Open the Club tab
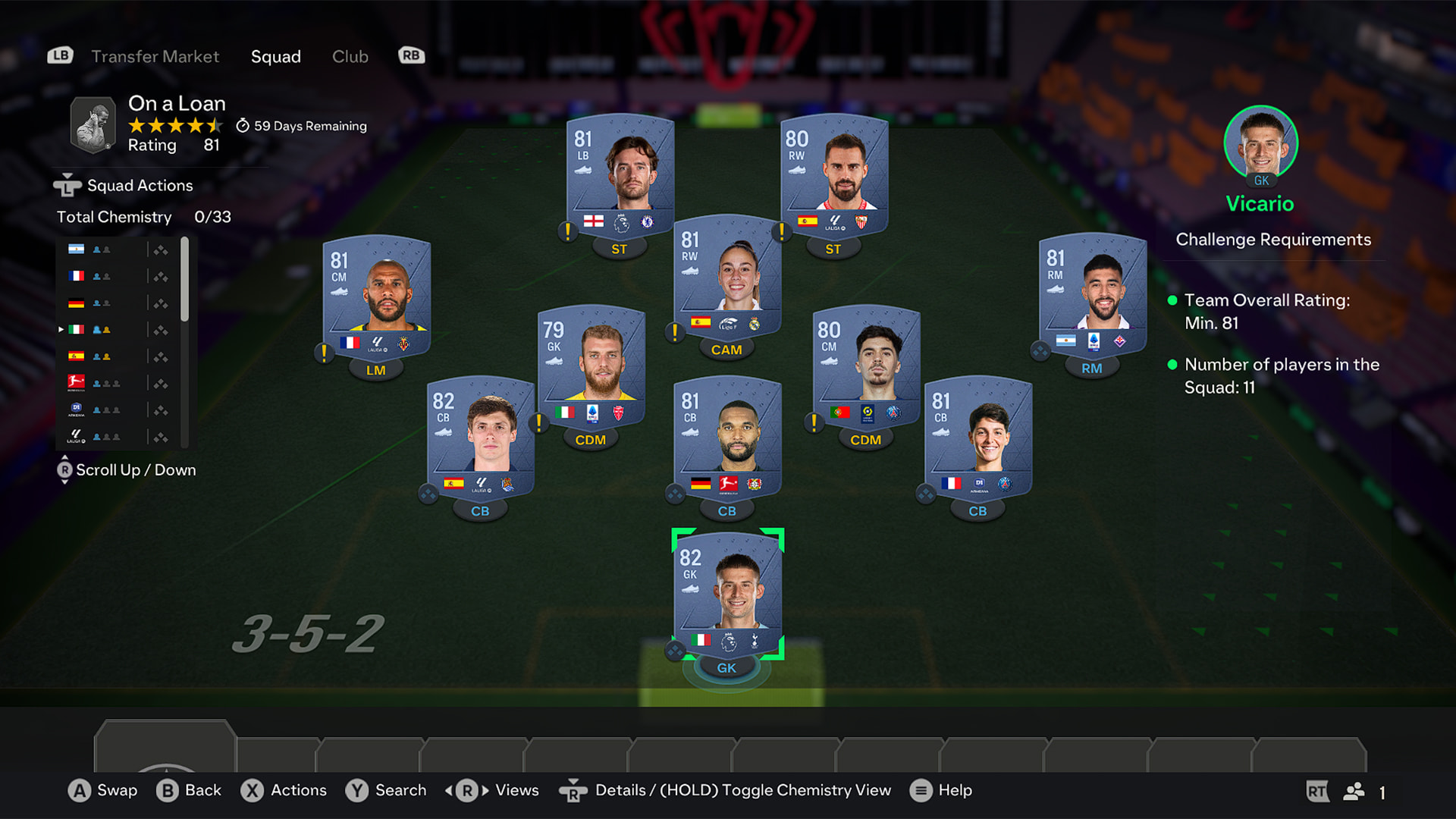The width and height of the screenshot is (1456, 819). coord(350,56)
